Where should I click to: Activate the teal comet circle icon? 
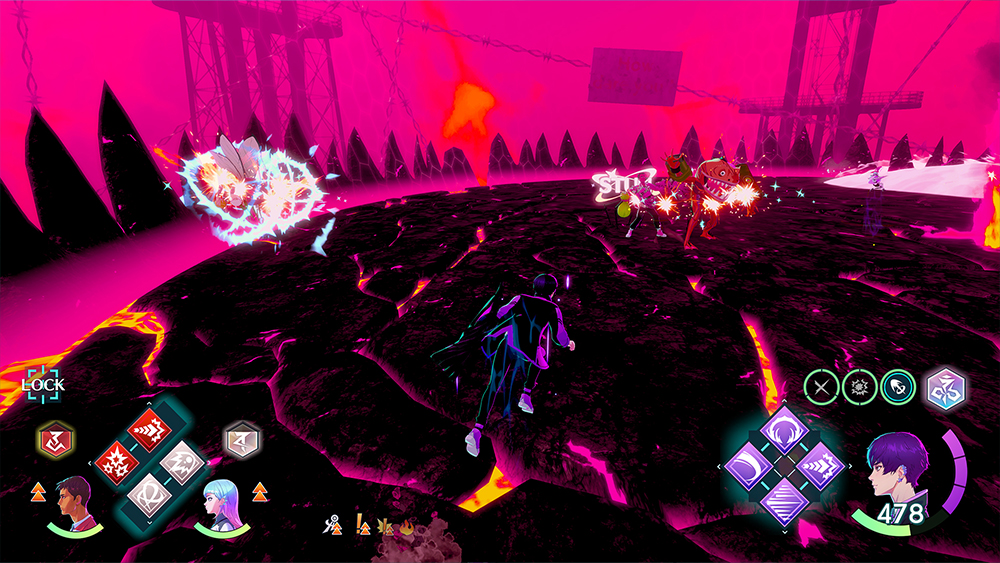pos(895,387)
